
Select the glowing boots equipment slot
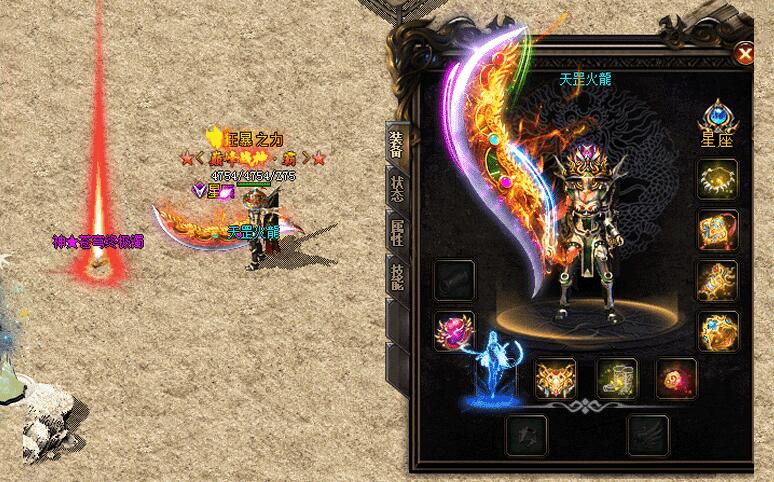pyautogui.click(x=616, y=378)
